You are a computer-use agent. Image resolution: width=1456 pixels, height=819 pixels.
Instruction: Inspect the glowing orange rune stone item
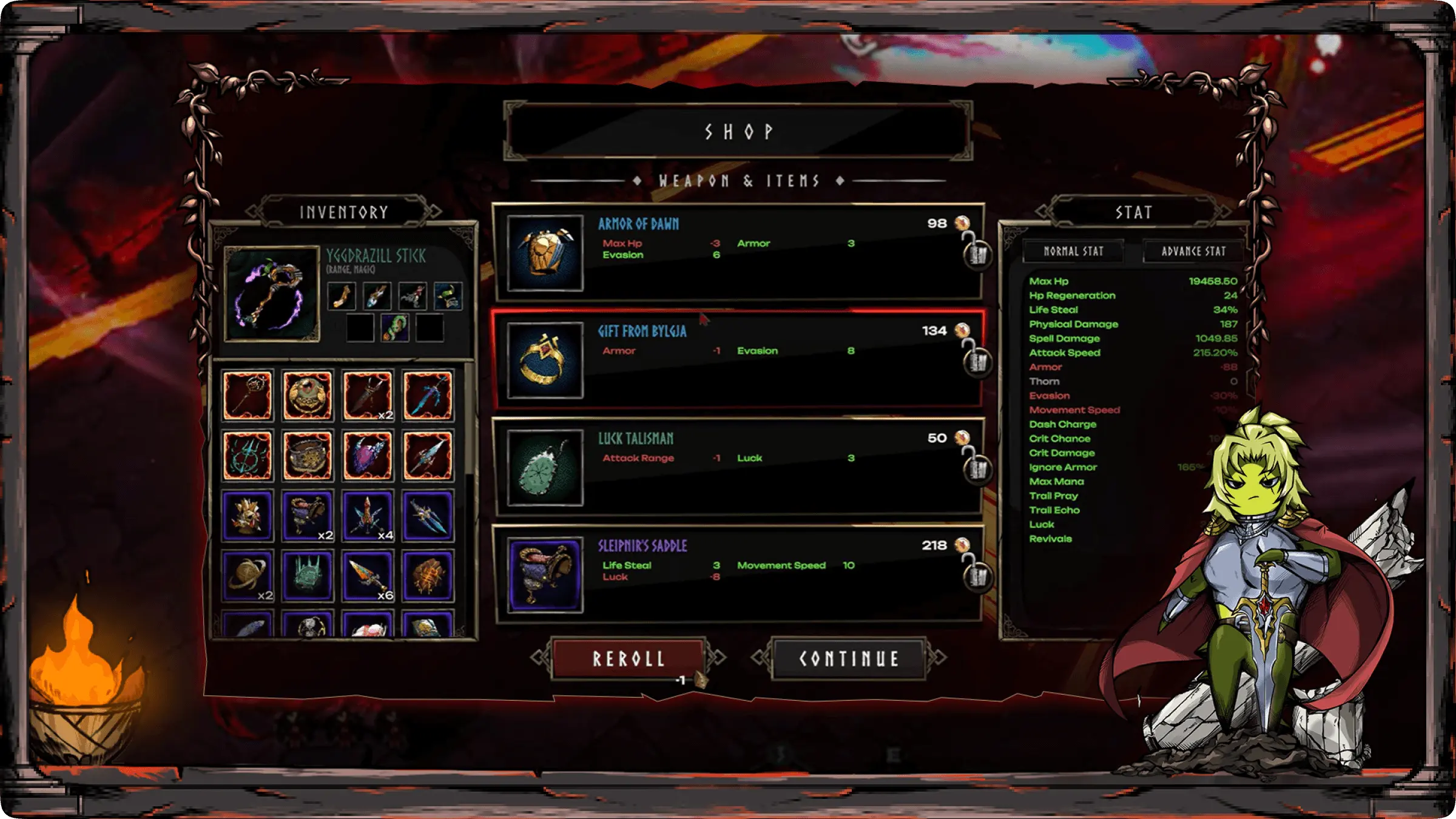pyautogui.click(x=428, y=576)
